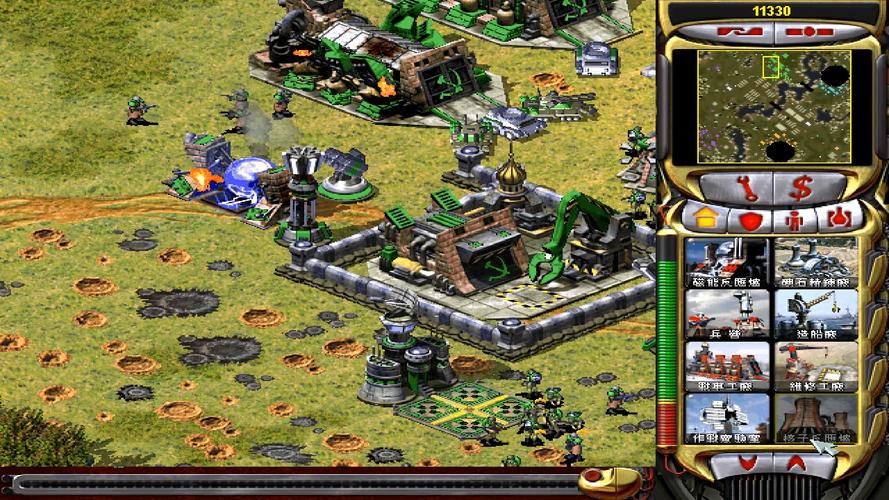Build the War Factory (戰車工廠)
The image size is (889, 500).
[x=727, y=366]
